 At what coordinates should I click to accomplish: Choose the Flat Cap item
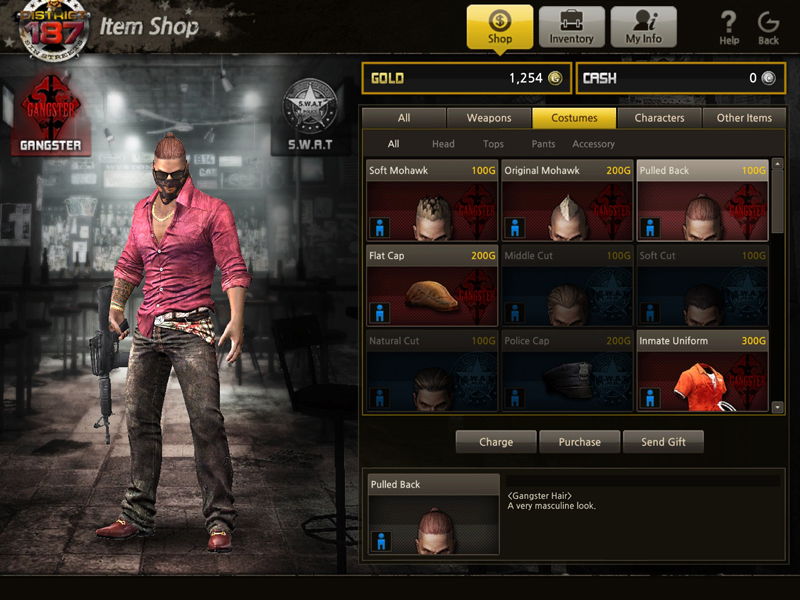click(x=432, y=285)
